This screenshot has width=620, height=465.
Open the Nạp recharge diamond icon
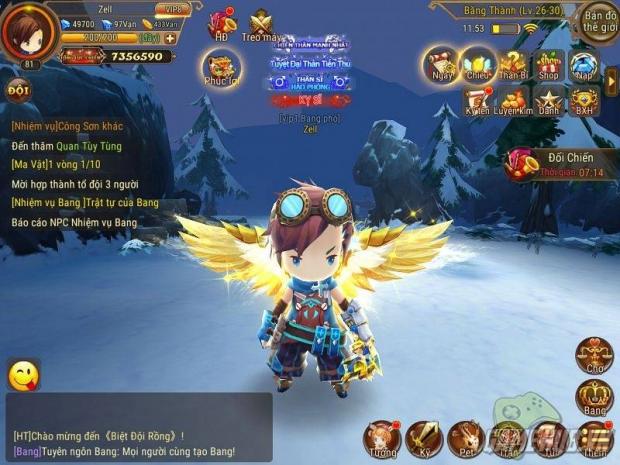click(x=583, y=65)
